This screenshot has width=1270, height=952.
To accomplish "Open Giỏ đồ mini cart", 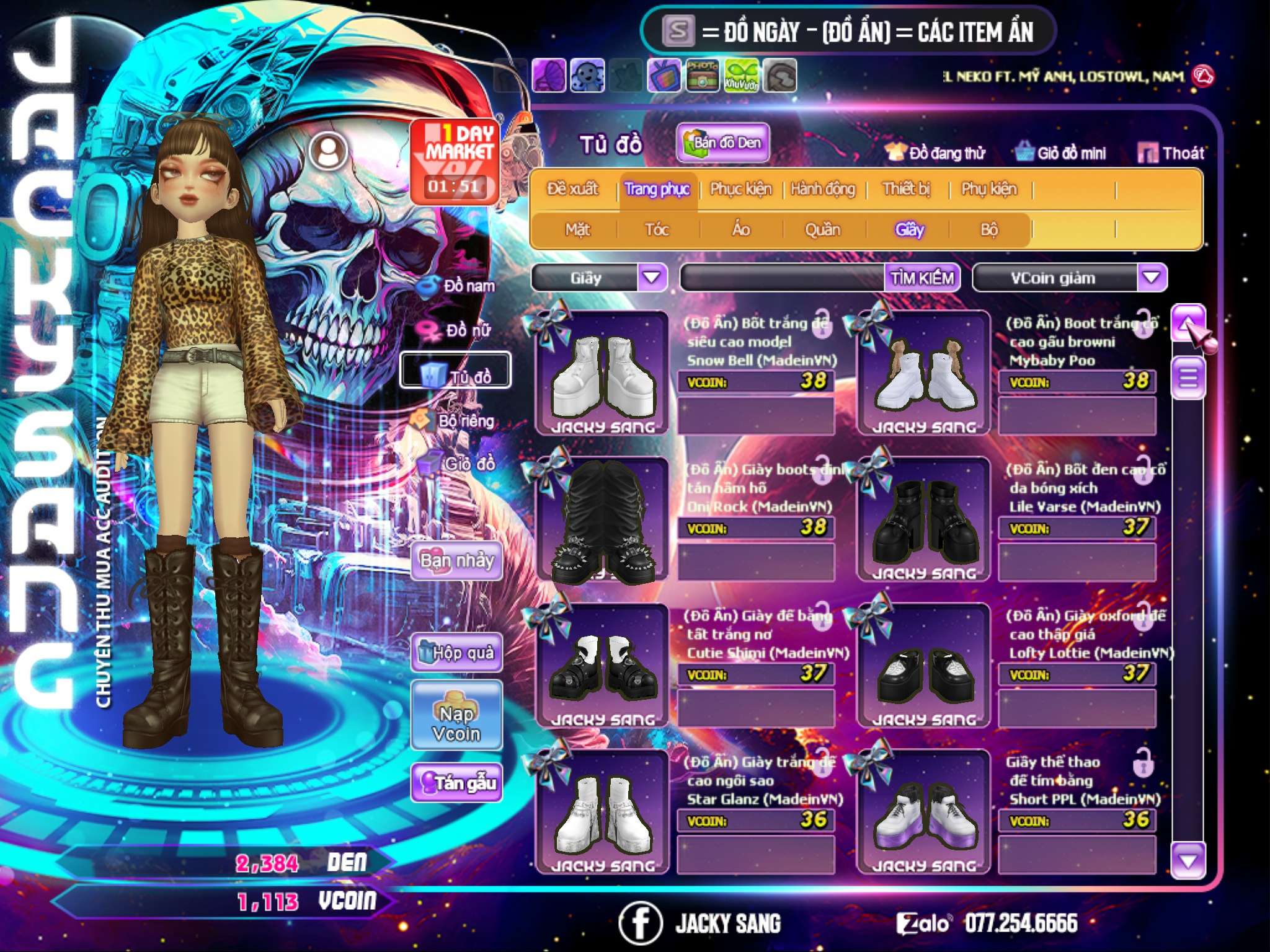I will tap(1061, 153).
